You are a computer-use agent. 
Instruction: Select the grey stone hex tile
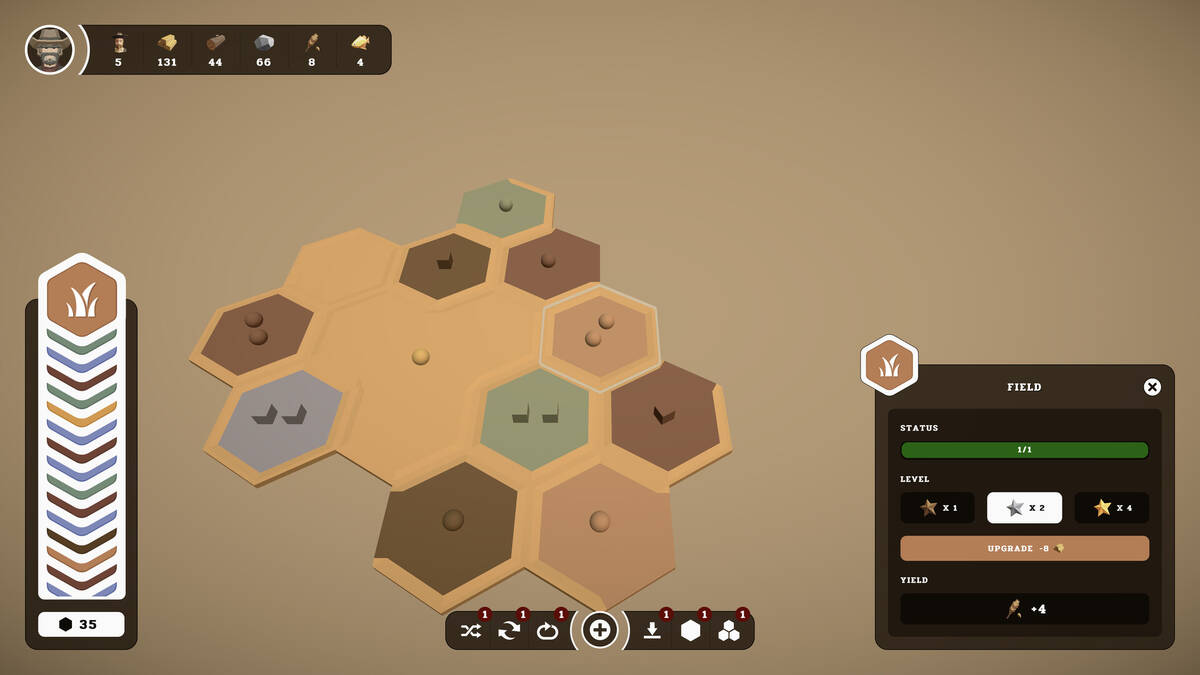(x=280, y=420)
